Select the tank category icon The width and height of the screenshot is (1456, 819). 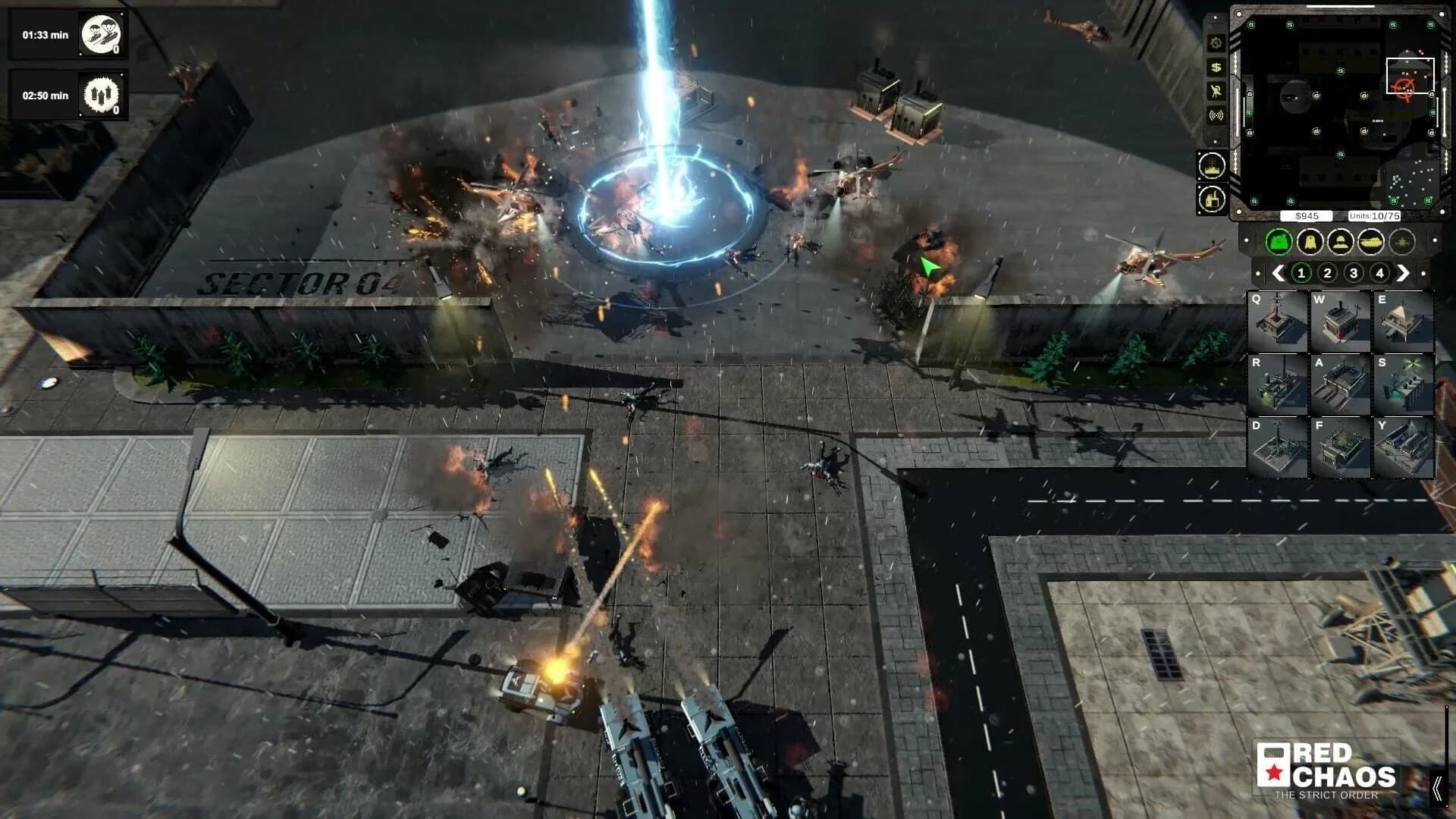click(x=1371, y=243)
